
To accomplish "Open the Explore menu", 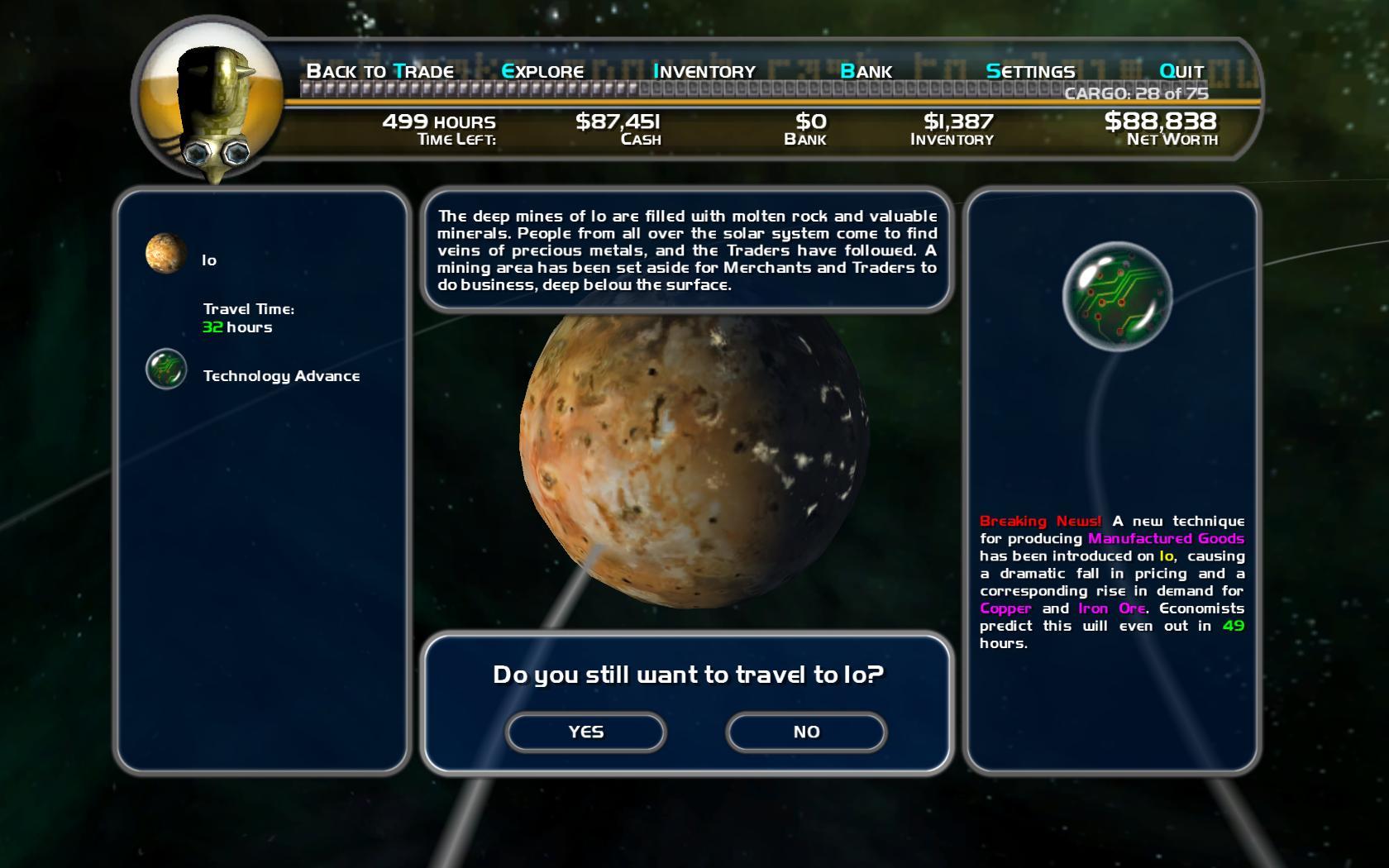I will tap(542, 71).
